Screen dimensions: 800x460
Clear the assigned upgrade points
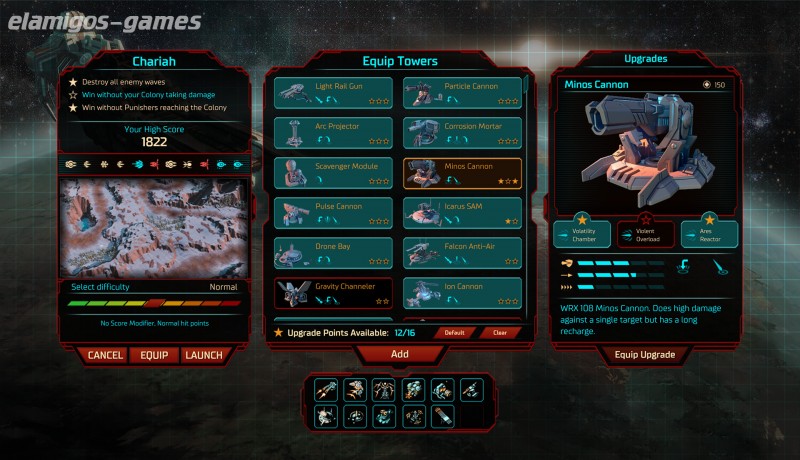pyautogui.click(x=500, y=332)
